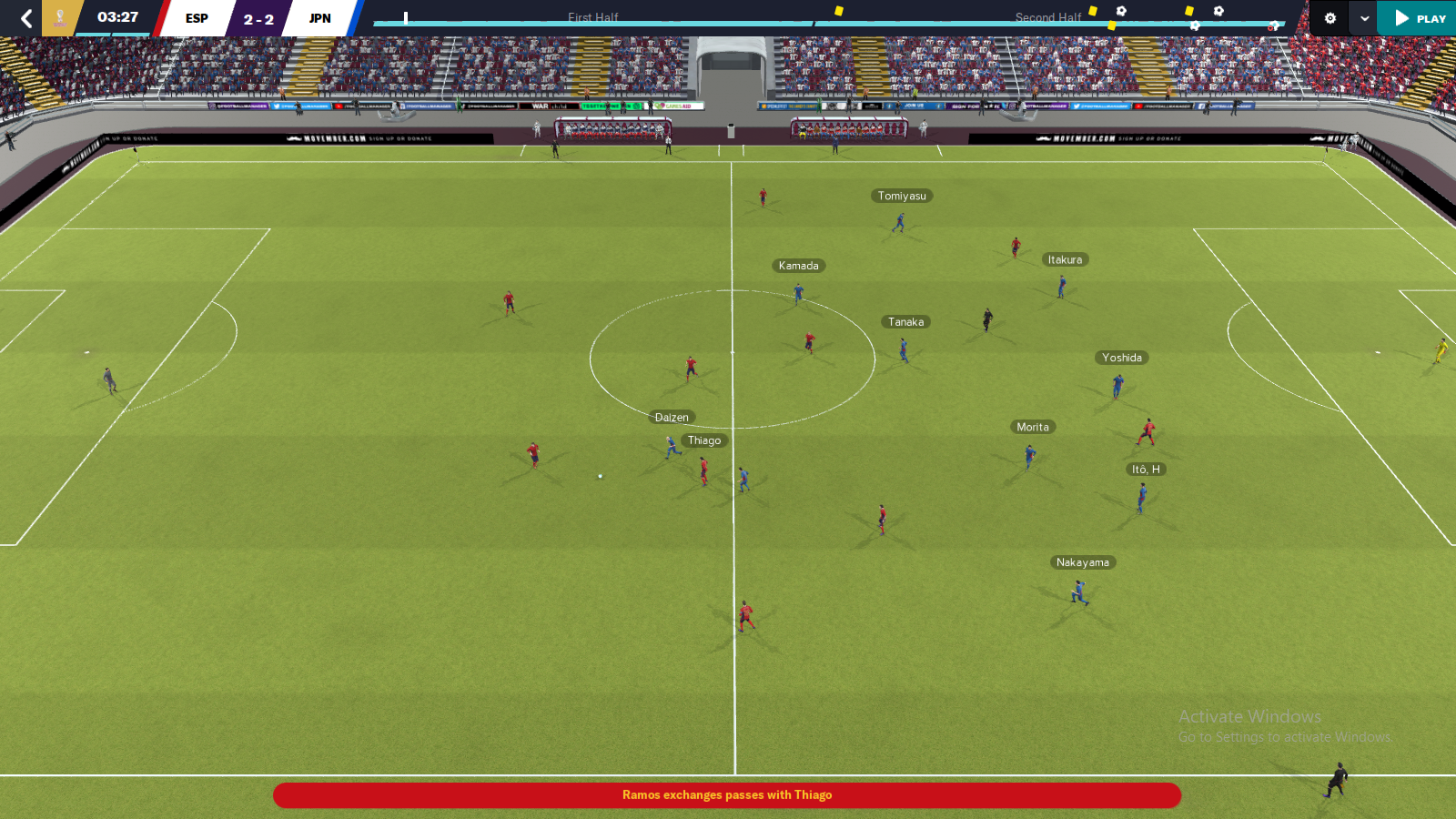Click the World Cup trophy logo
The width and height of the screenshot is (1456, 819).
[60, 16]
